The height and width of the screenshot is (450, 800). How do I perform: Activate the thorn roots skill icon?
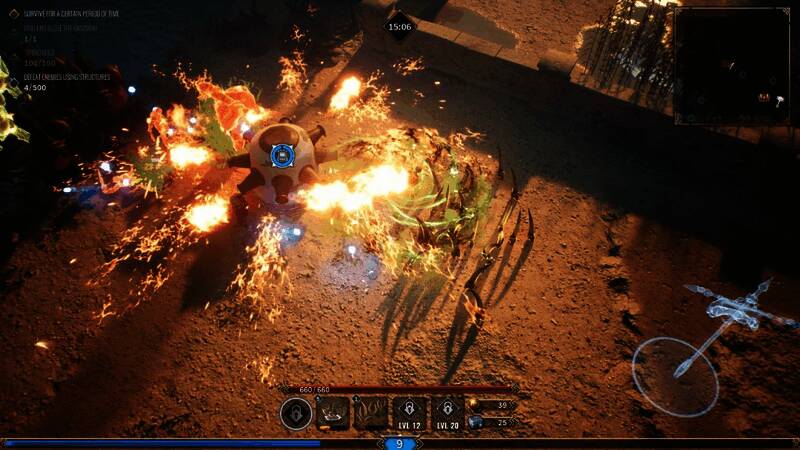(372, 412)
